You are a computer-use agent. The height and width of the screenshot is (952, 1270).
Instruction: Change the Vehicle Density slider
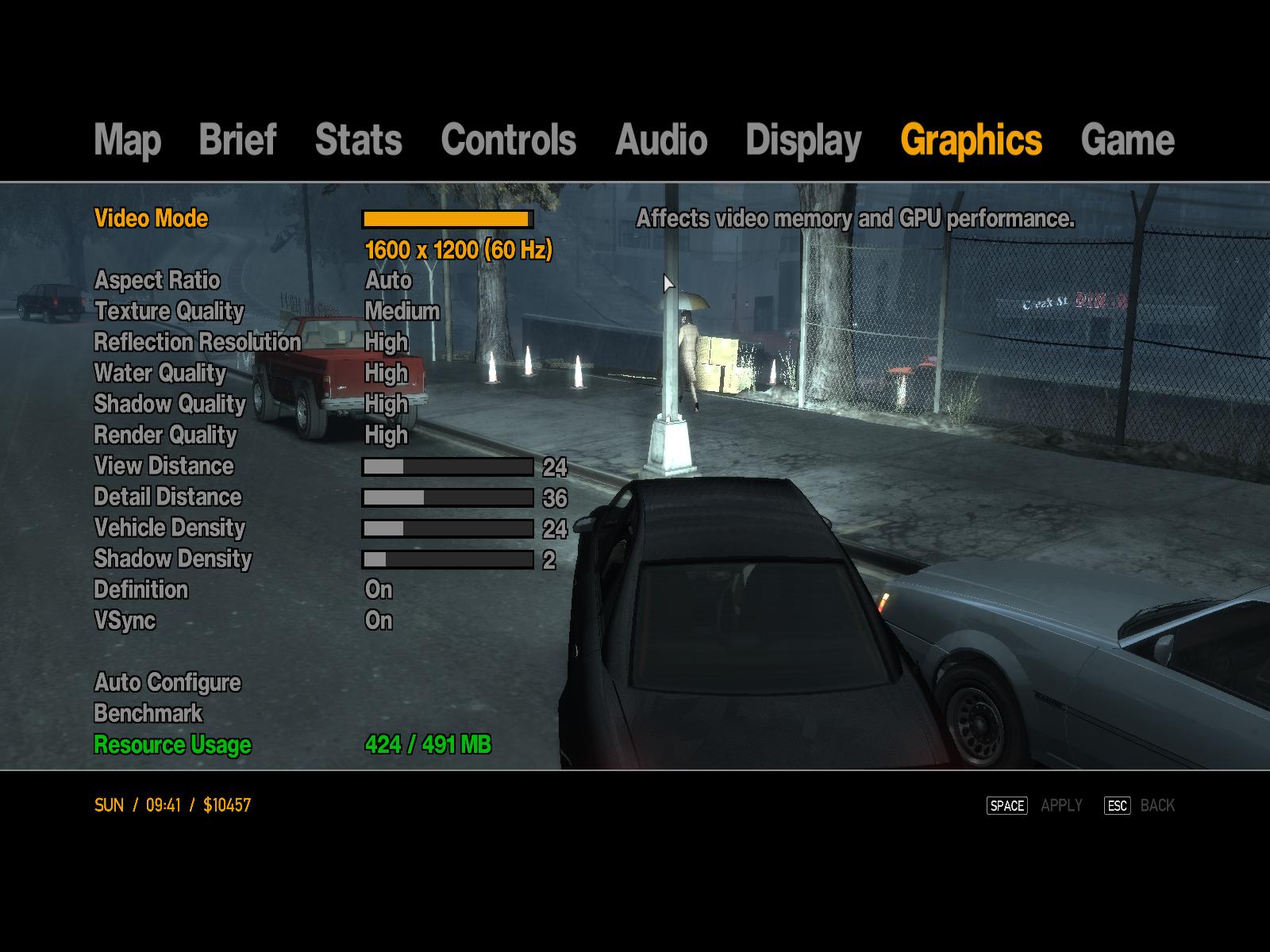pos(448,528)
